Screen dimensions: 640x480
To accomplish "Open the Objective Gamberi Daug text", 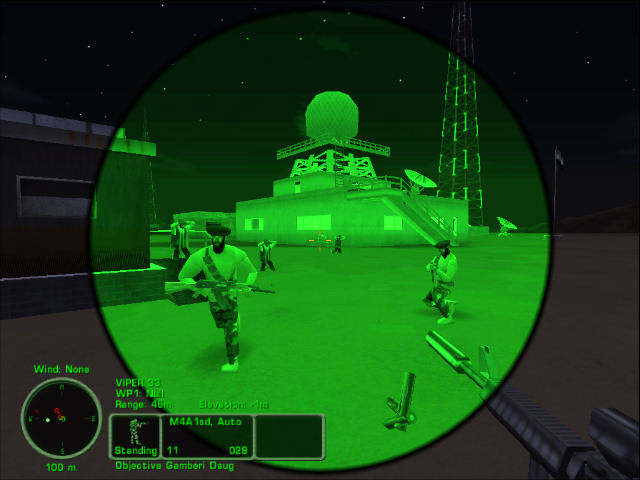I will pos(180,466).
